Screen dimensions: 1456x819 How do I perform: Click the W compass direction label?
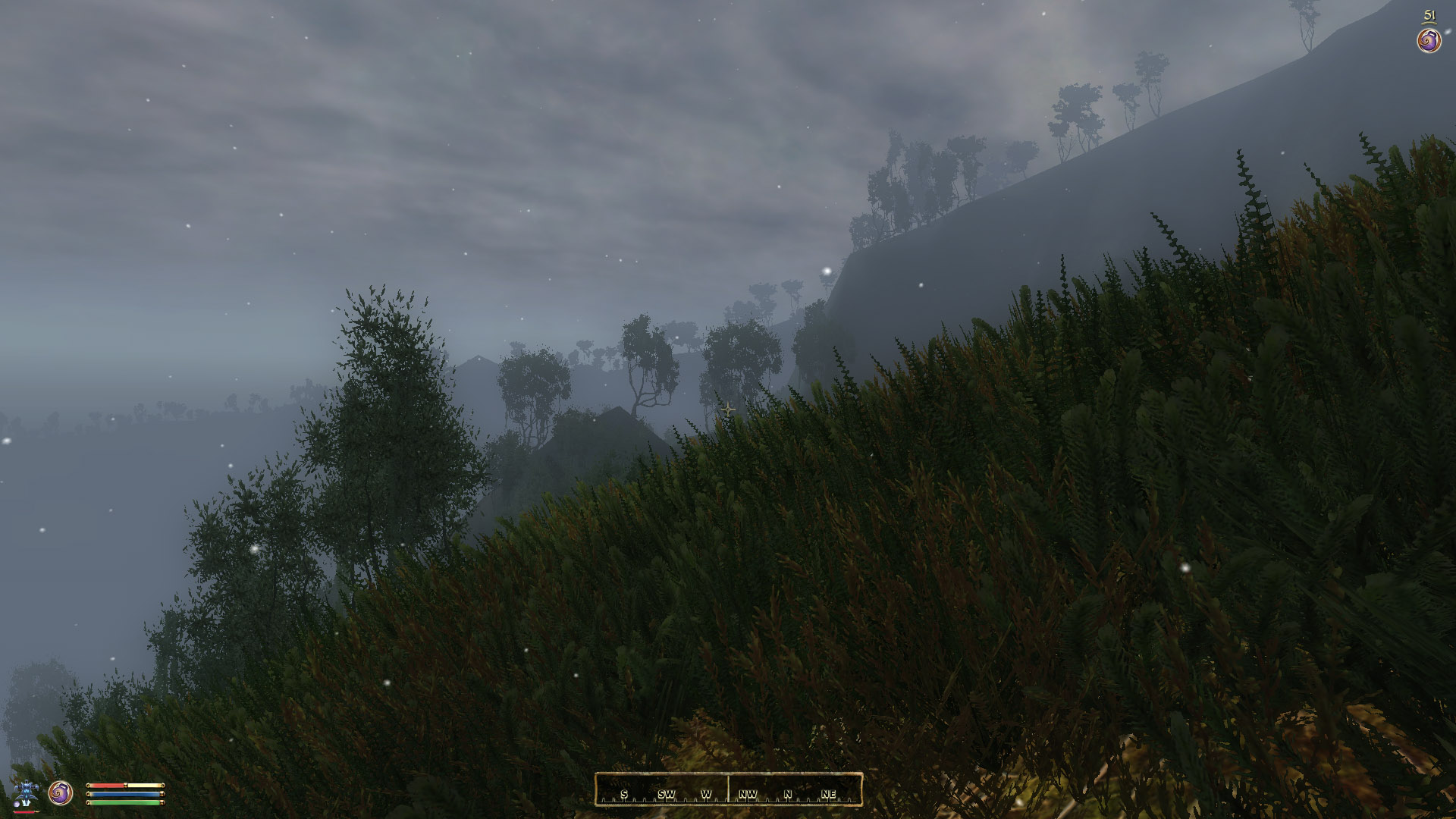(x=705, y=795)
